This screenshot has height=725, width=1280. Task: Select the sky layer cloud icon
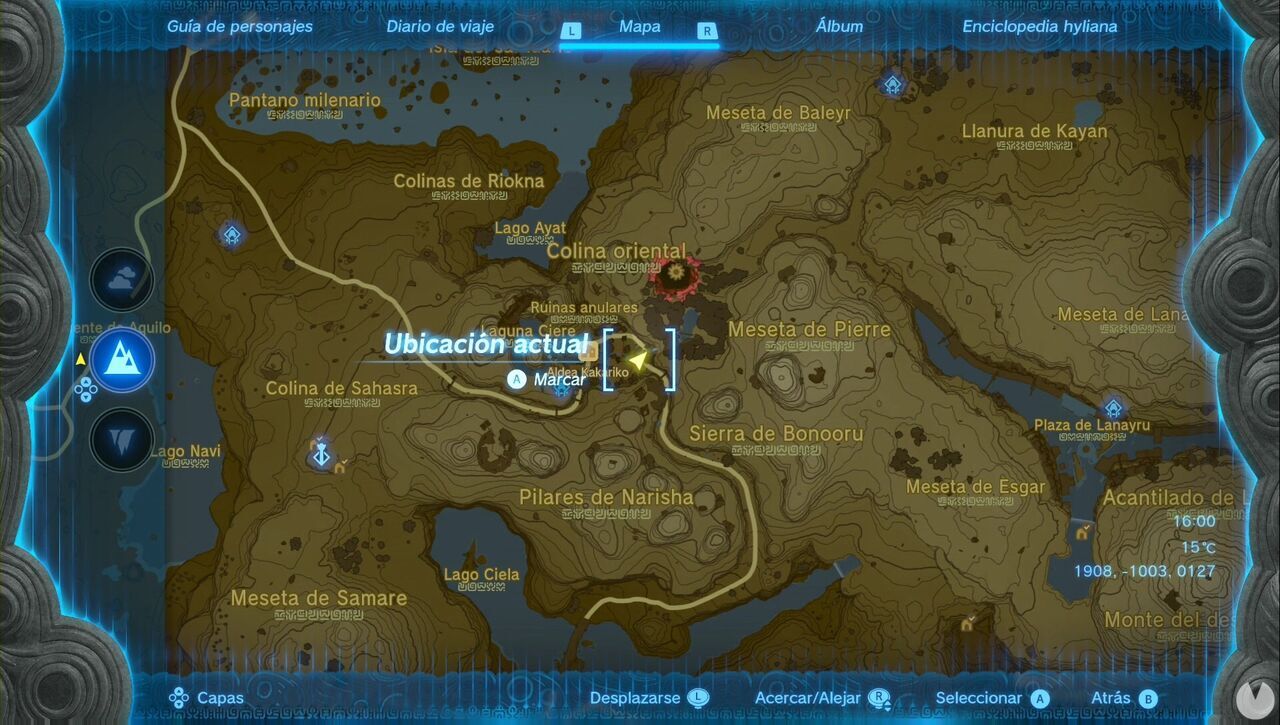[x=122, y=280]
